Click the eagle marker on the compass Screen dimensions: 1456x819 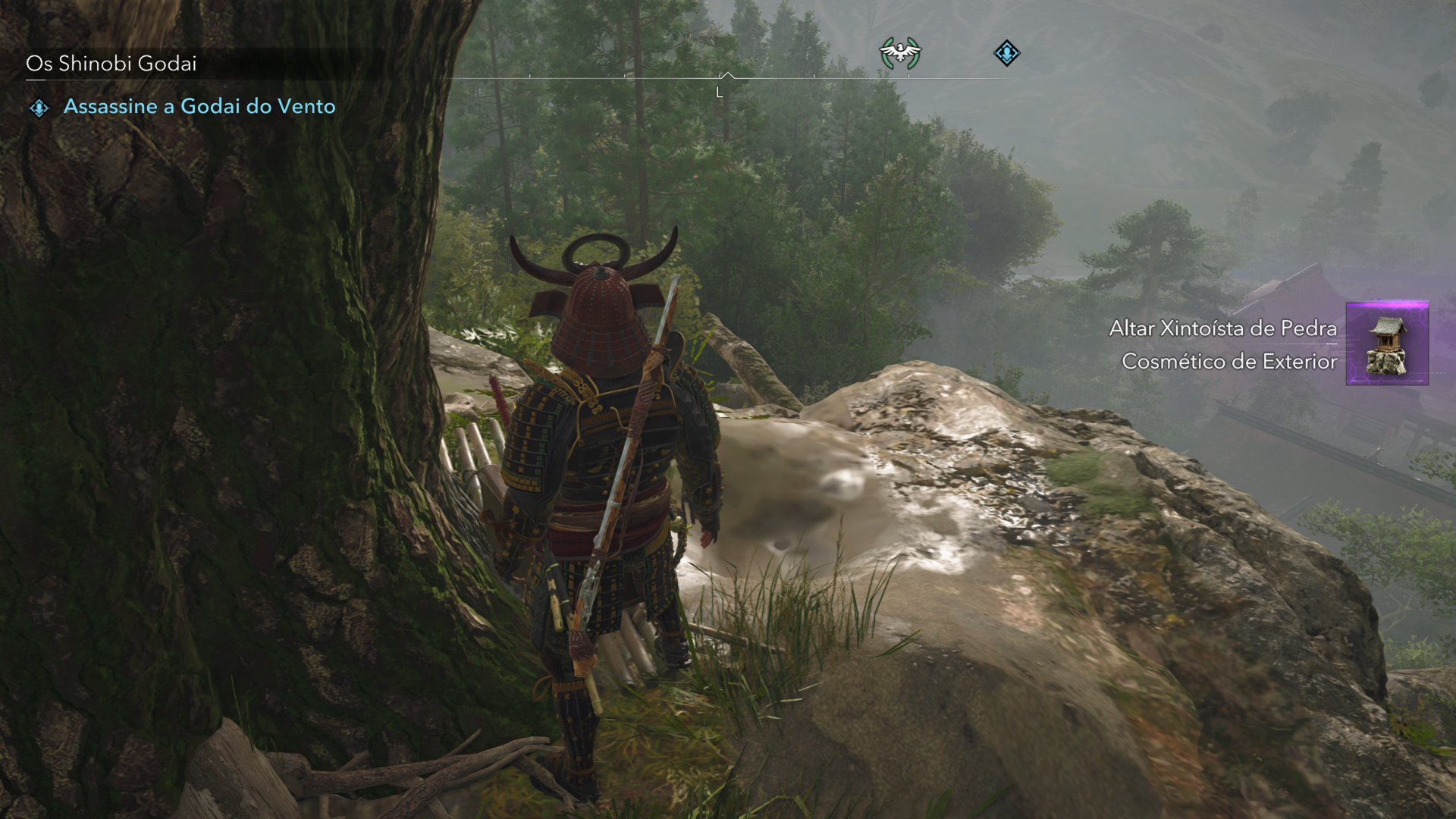[899, 53]
